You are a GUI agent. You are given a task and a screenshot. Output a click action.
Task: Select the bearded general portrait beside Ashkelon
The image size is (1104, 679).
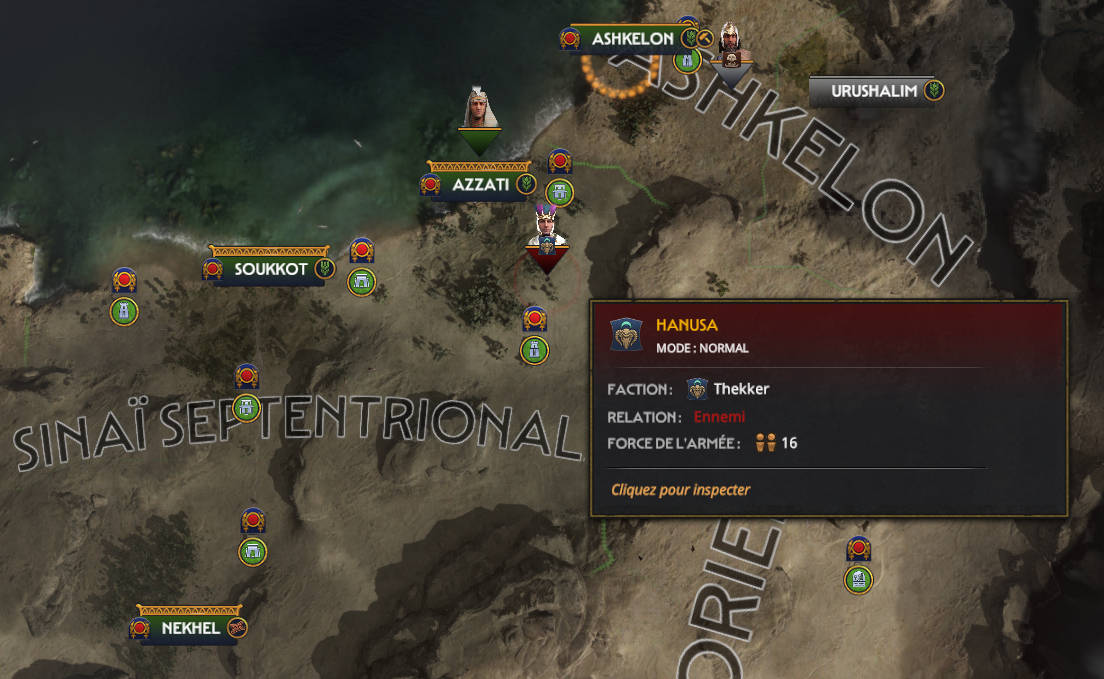point(729,48)
